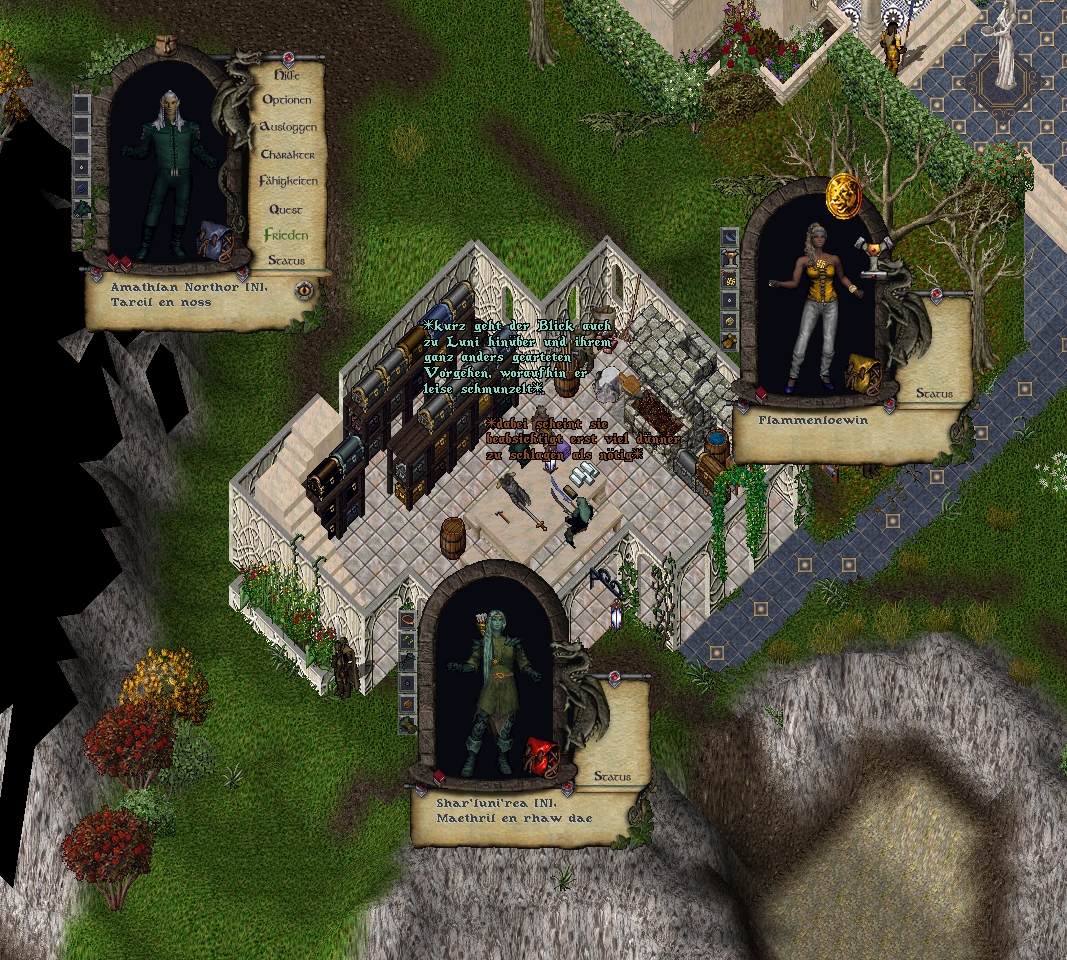Screen dimensions: 1067x960
Task: Open Status on Flammenloewin's paperdoll
Action: (x=934, y=394)
